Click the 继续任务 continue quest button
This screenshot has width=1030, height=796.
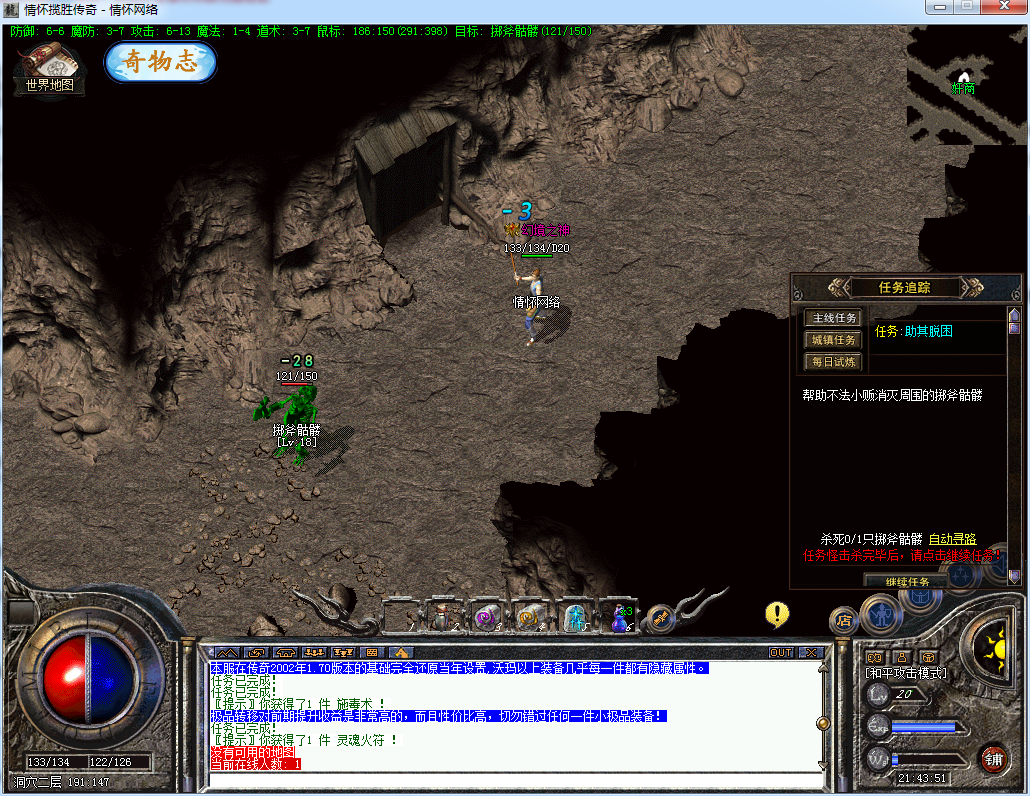coord(907,581)
